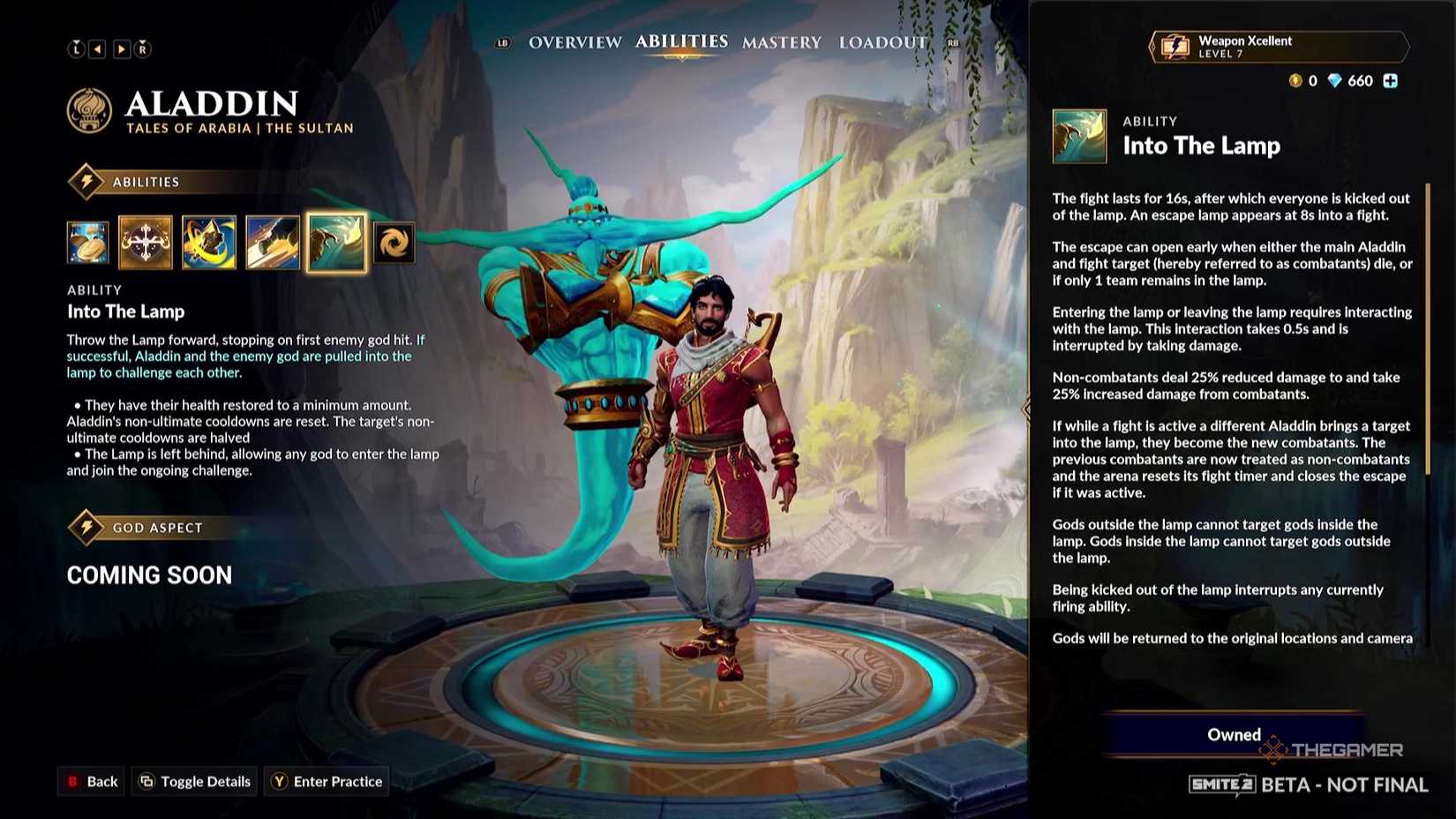1456x819 pixels.
Task: Click the Owned button
Action: [1233, 734]
